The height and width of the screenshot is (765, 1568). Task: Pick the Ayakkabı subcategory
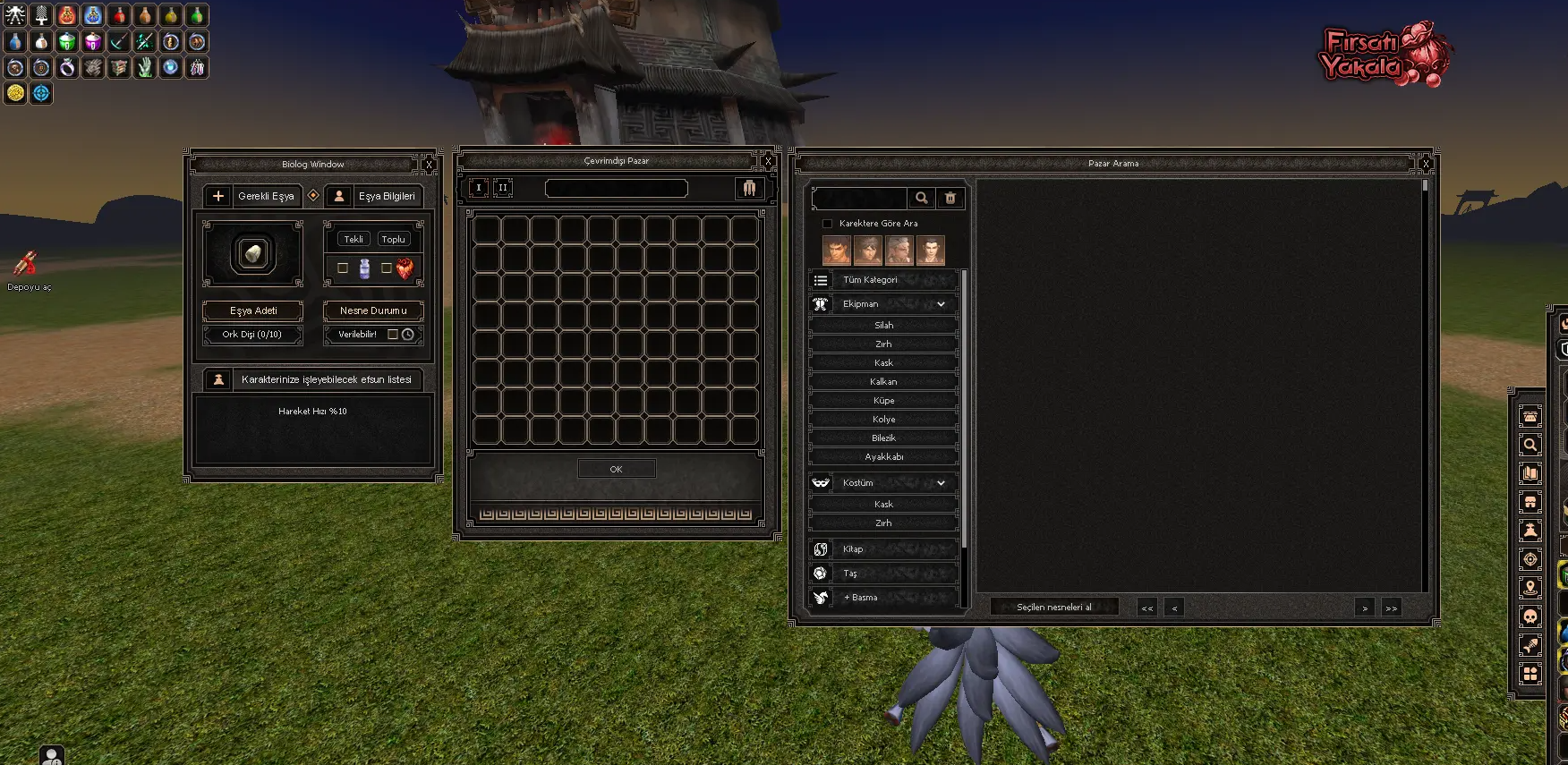click(x=883, y=457)
